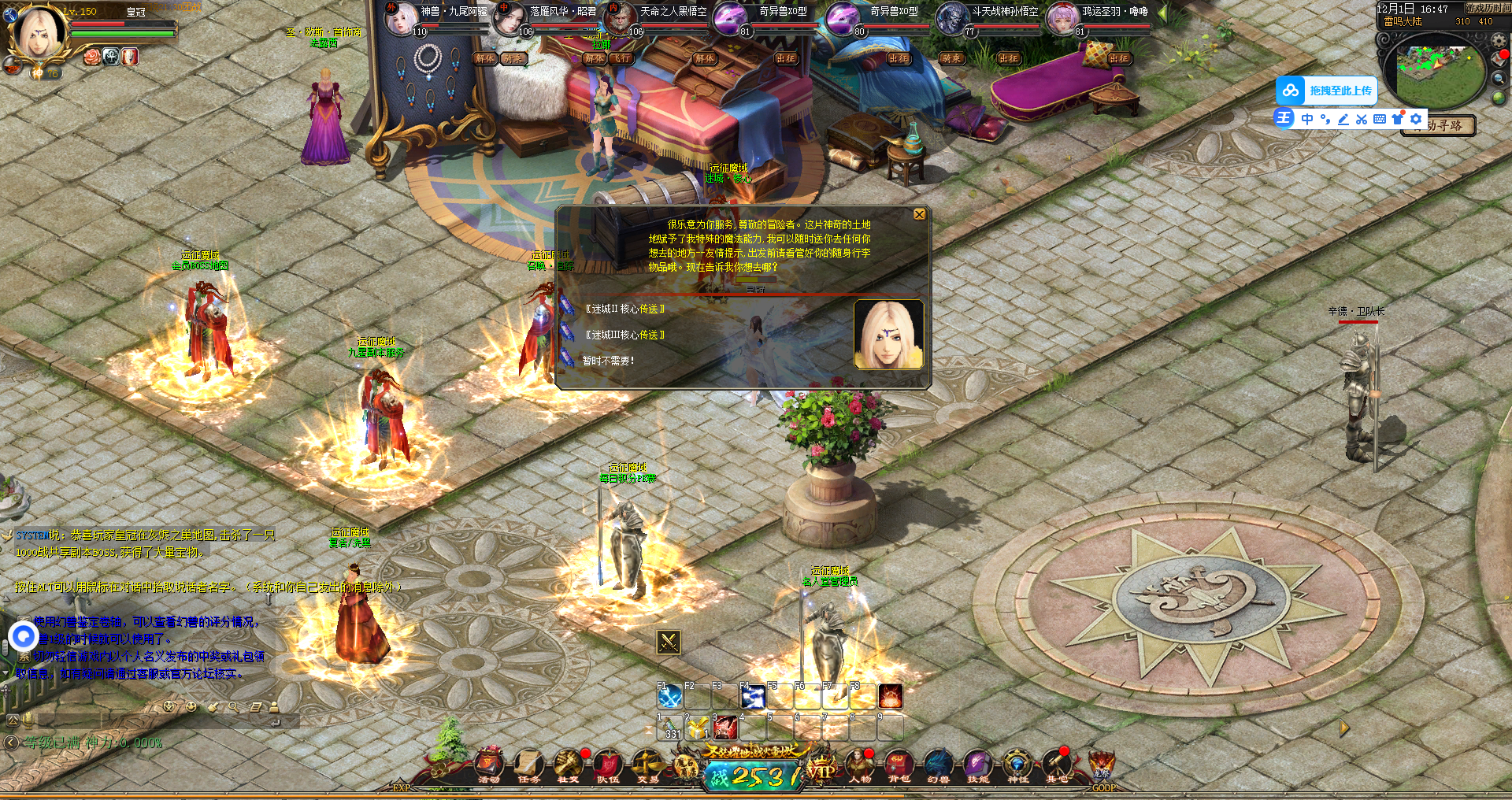1512x800 pixels.
Task: Choose the 迷城II核心传送 teleport option
Action: [624, 309]
